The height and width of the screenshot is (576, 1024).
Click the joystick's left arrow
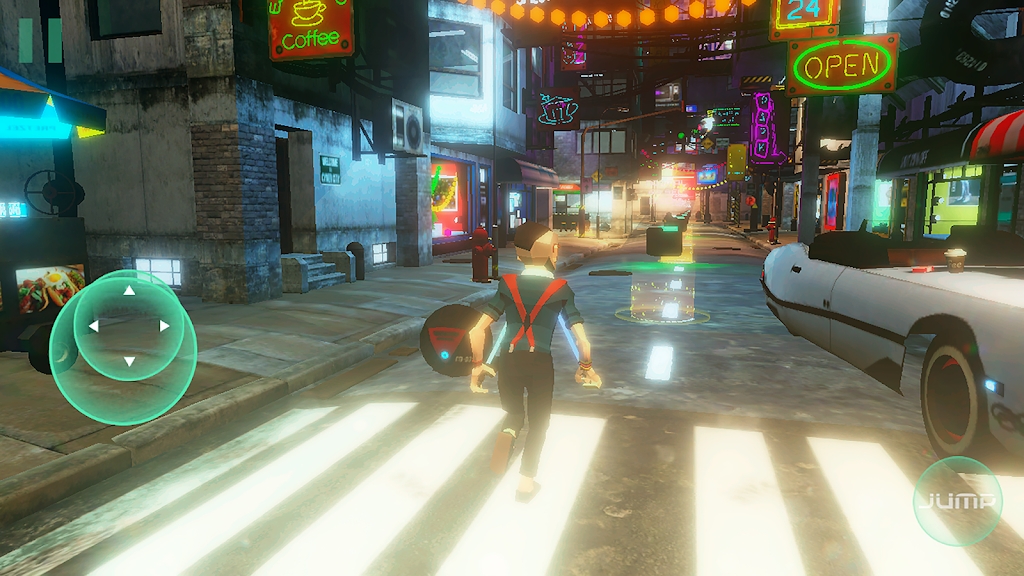point(94,326)
